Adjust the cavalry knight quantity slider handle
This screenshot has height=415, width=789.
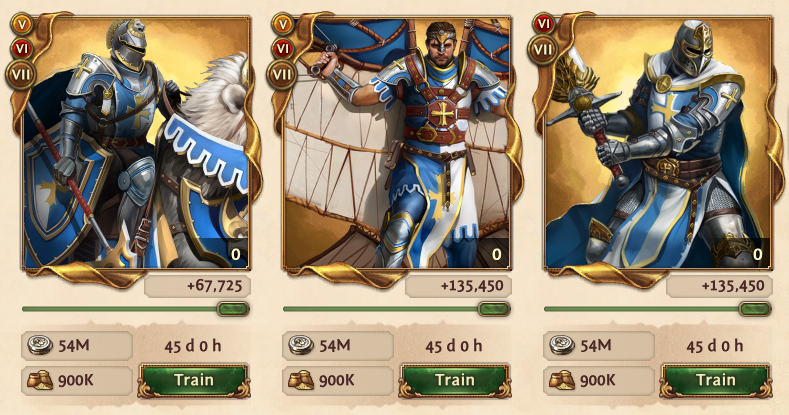tap(233, 309)
